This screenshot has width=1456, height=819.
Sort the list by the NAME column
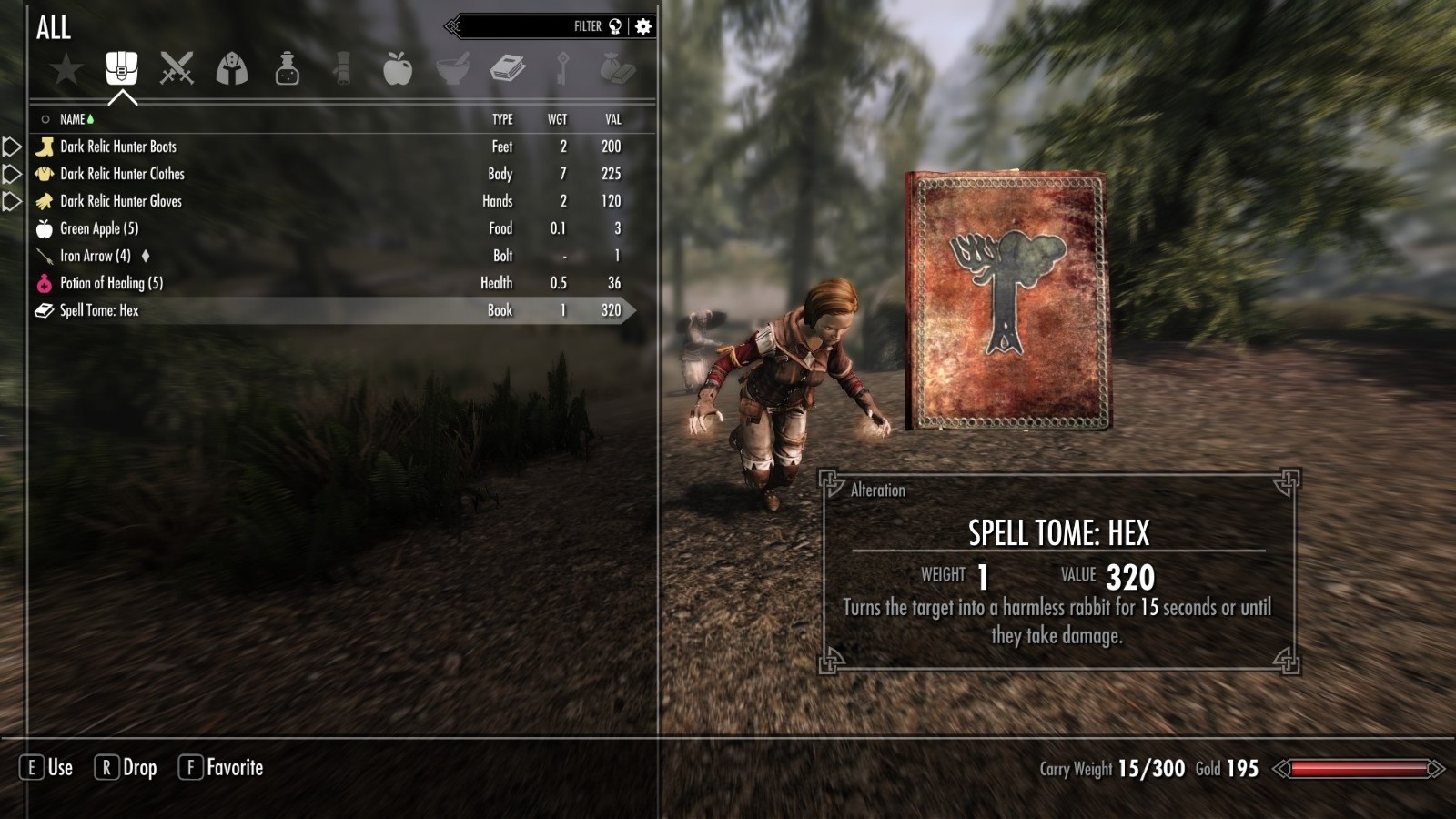coord(73,119)
